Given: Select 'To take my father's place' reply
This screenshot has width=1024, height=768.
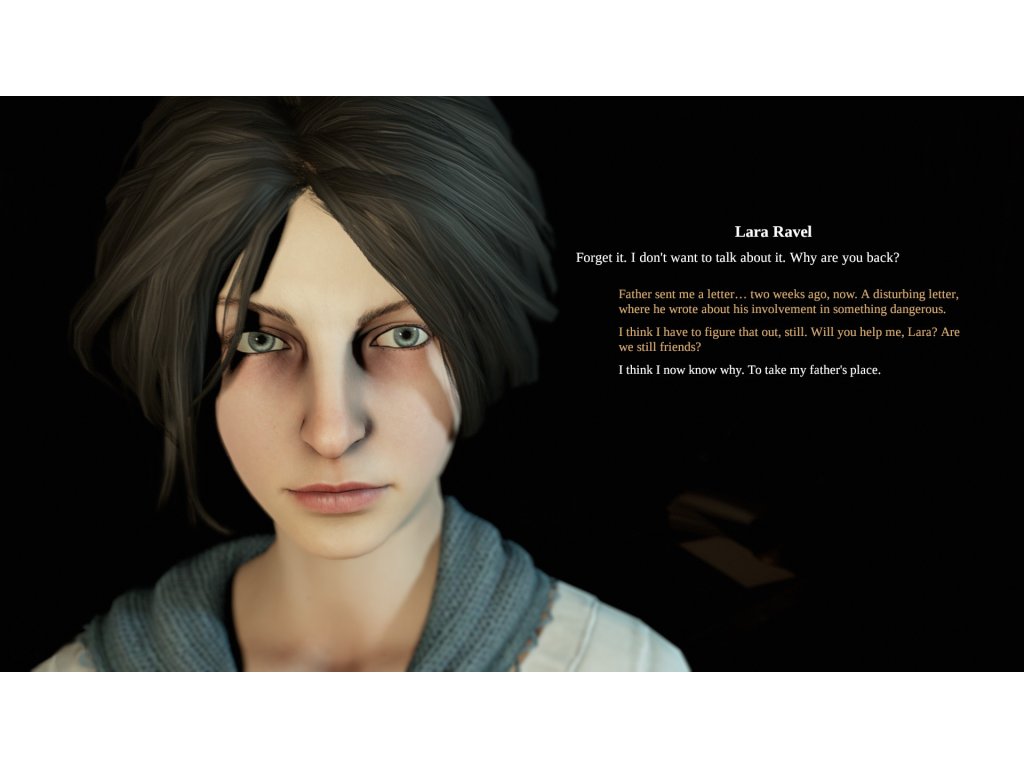Looking at the screenshot, I should tap(749, 370).
